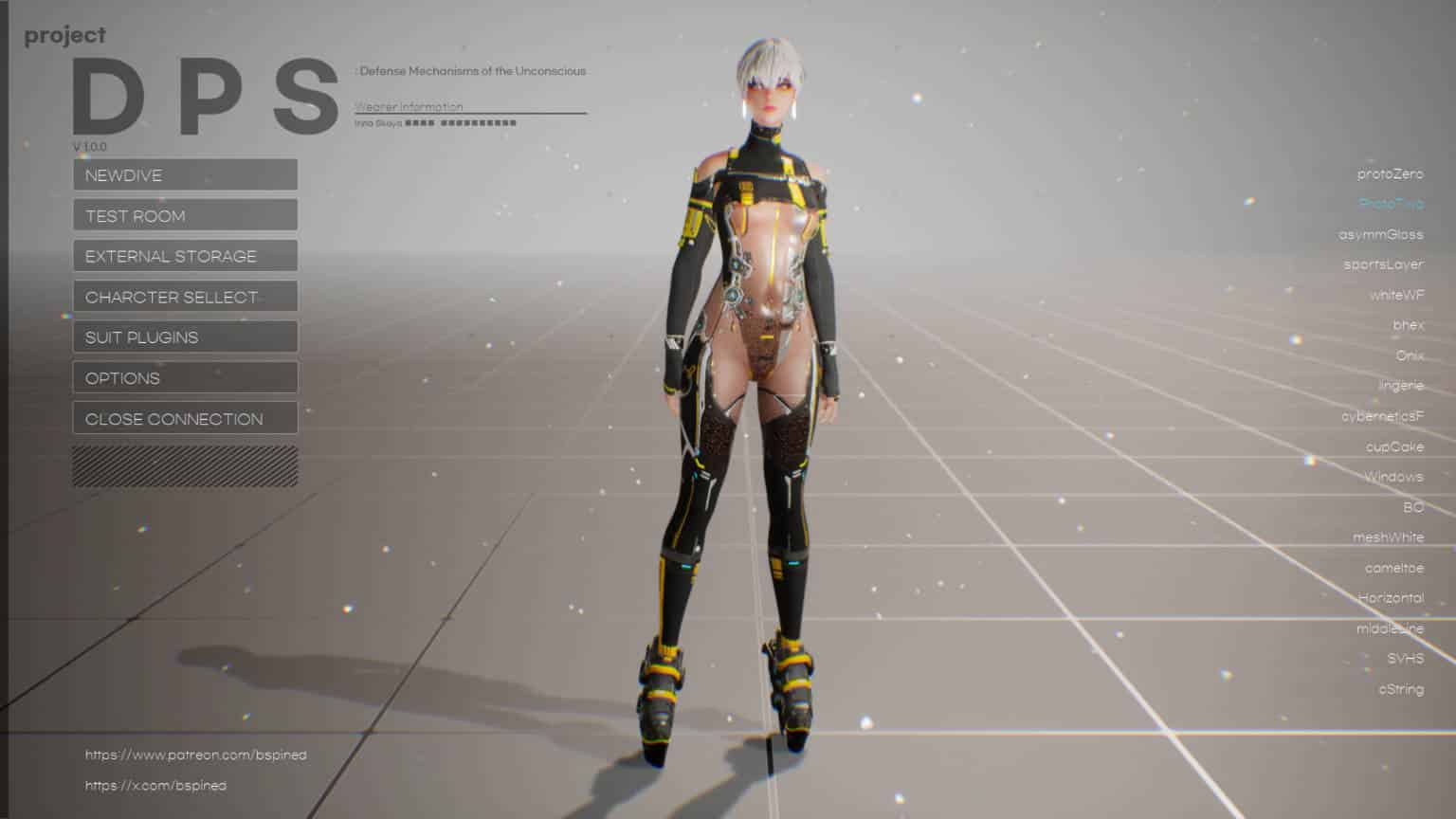The image size is (1456, 819).
Task: Go to CHARCTER SELLECT
Action: point(185,297)
